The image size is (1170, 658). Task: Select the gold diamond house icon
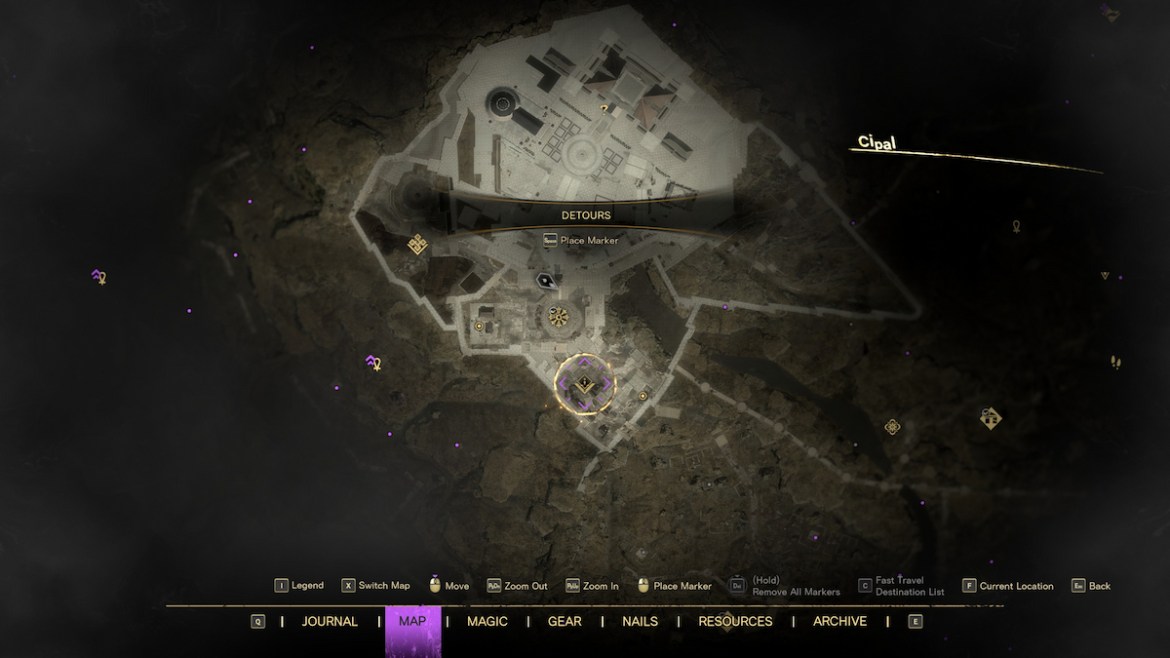click(x=990, y=418)
